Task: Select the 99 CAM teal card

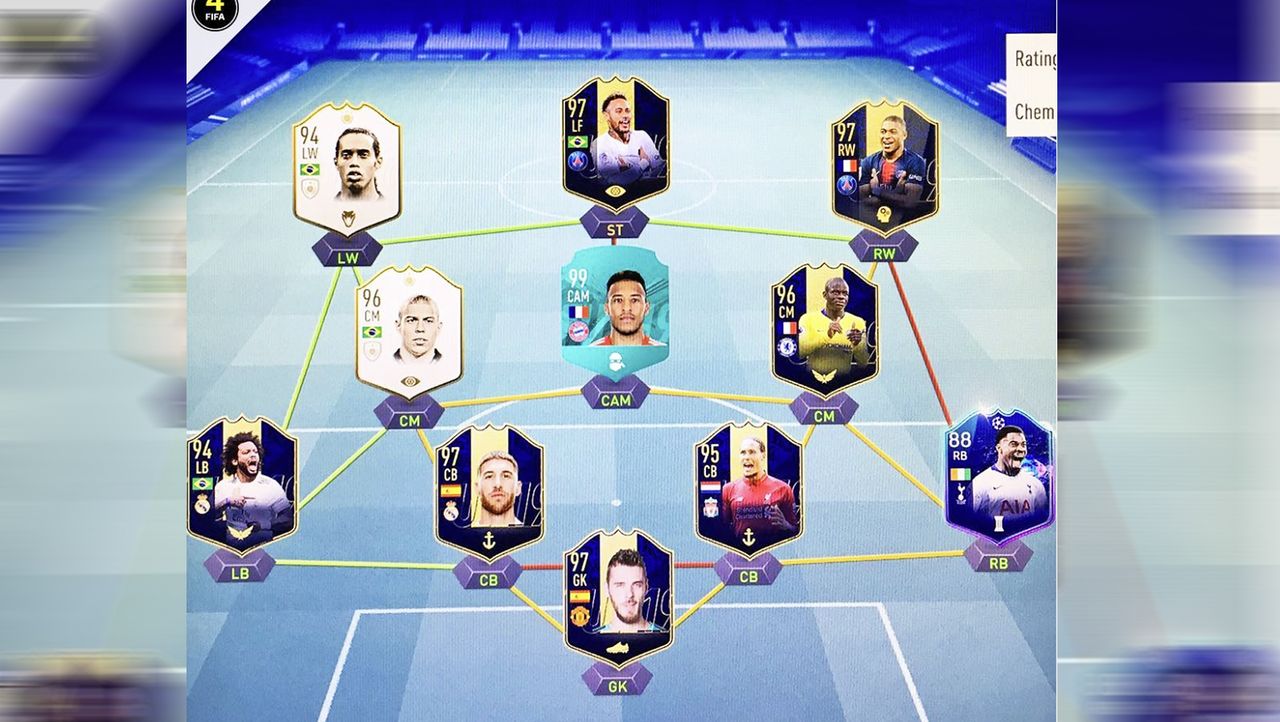Action: click(x=614, y=307)
